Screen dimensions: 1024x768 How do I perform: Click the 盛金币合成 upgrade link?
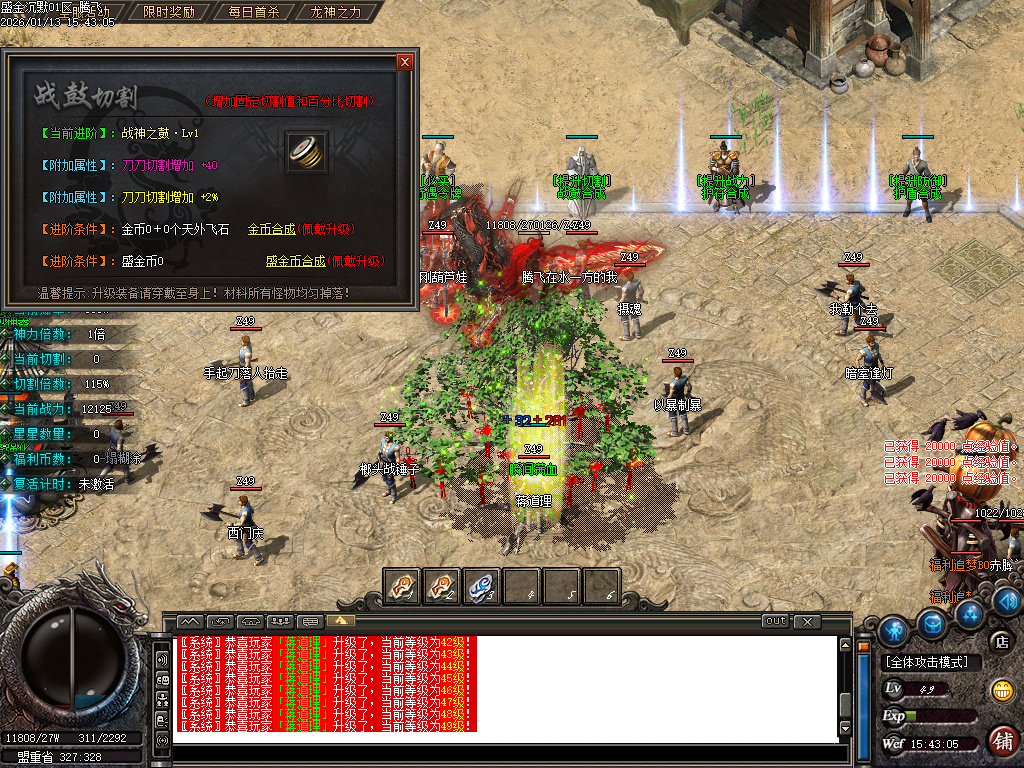coord(295,261)
